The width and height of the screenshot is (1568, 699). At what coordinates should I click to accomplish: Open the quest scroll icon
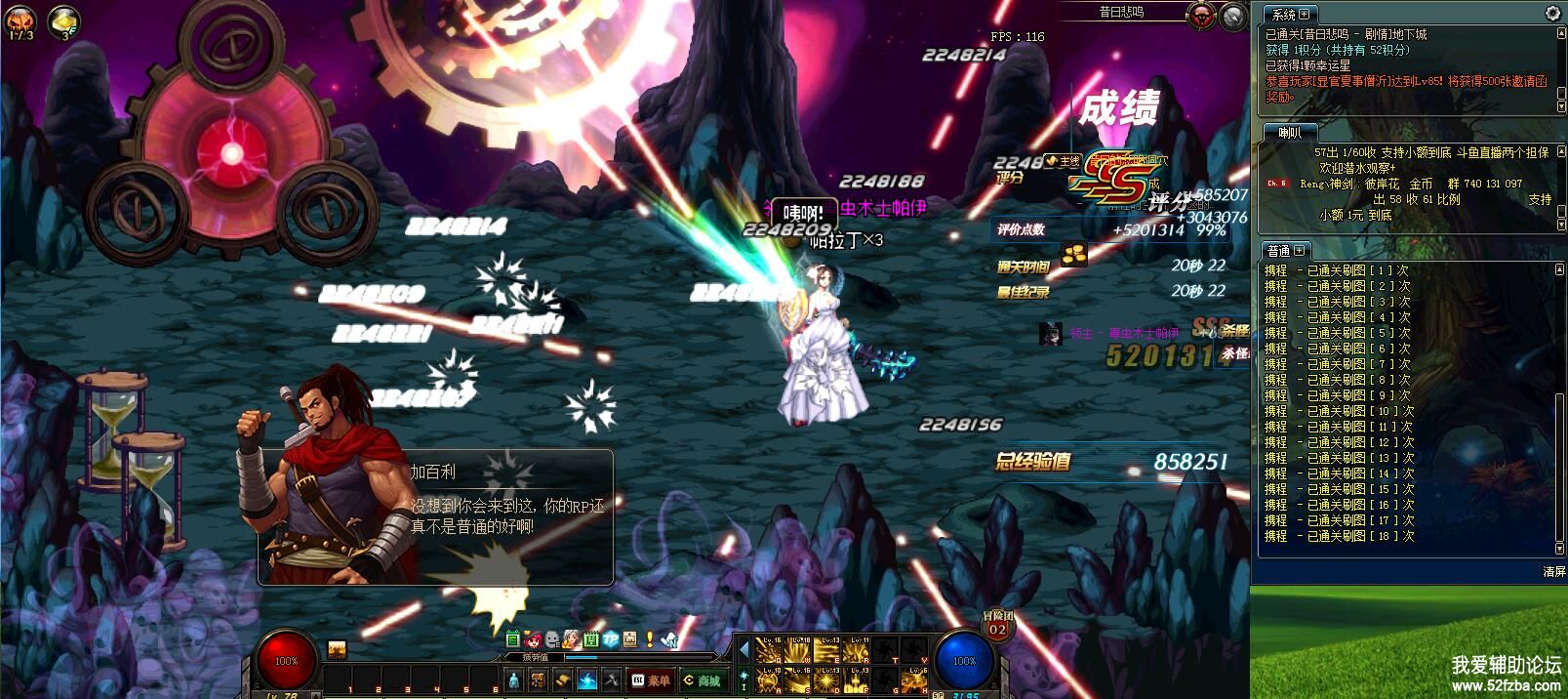tap(563, 680)
